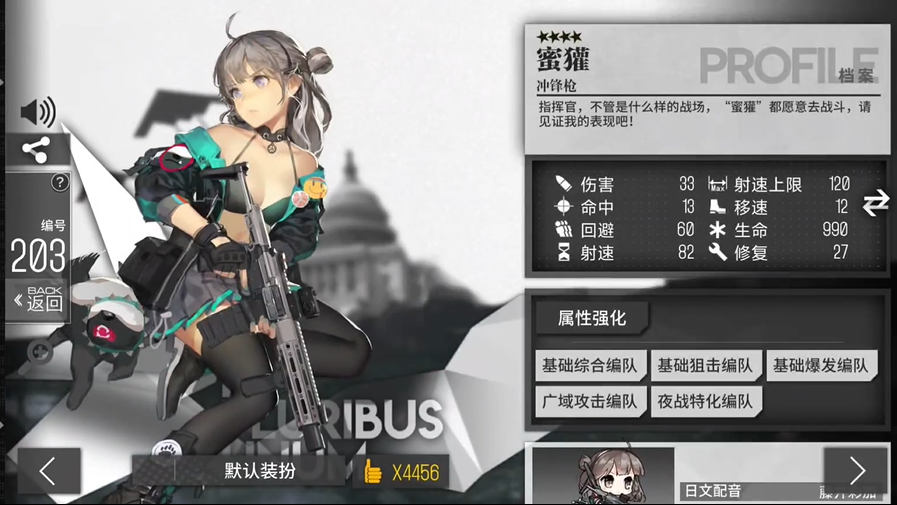897x505 pixels.
Task: Show the next character with right arrow
Action: 856,470
